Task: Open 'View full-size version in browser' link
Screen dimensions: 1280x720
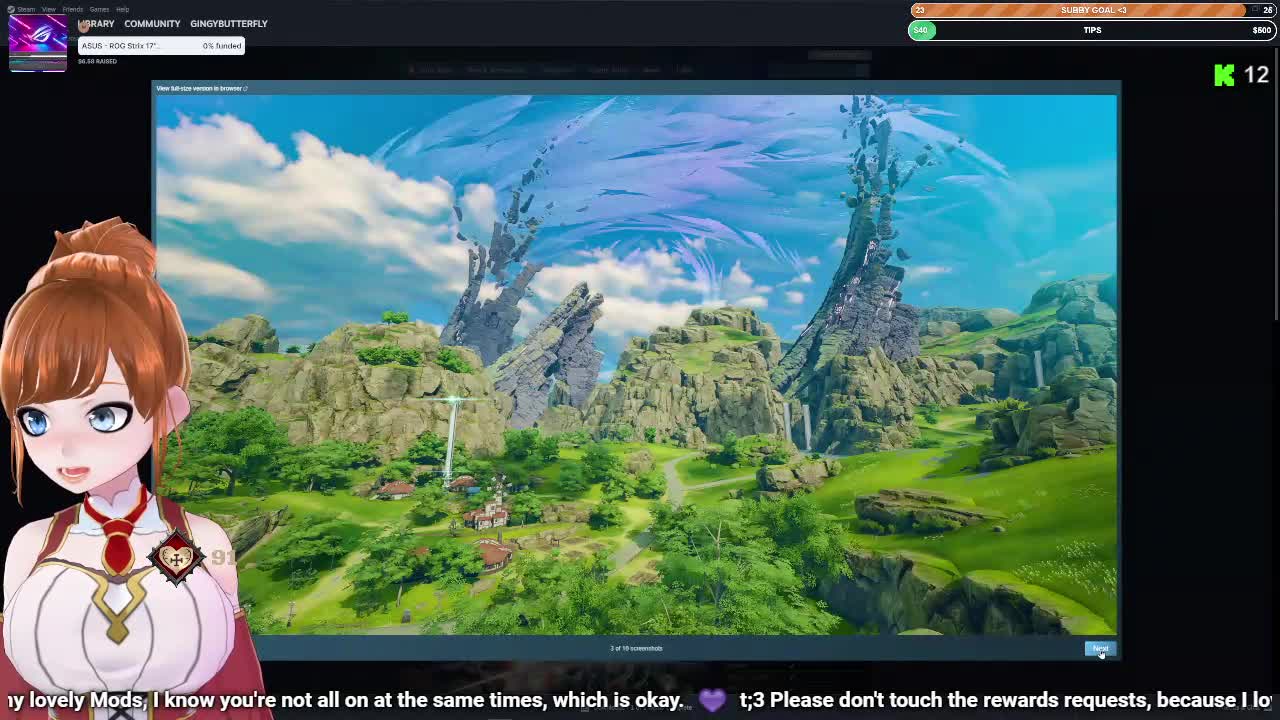Action: [x=200, y=89]
